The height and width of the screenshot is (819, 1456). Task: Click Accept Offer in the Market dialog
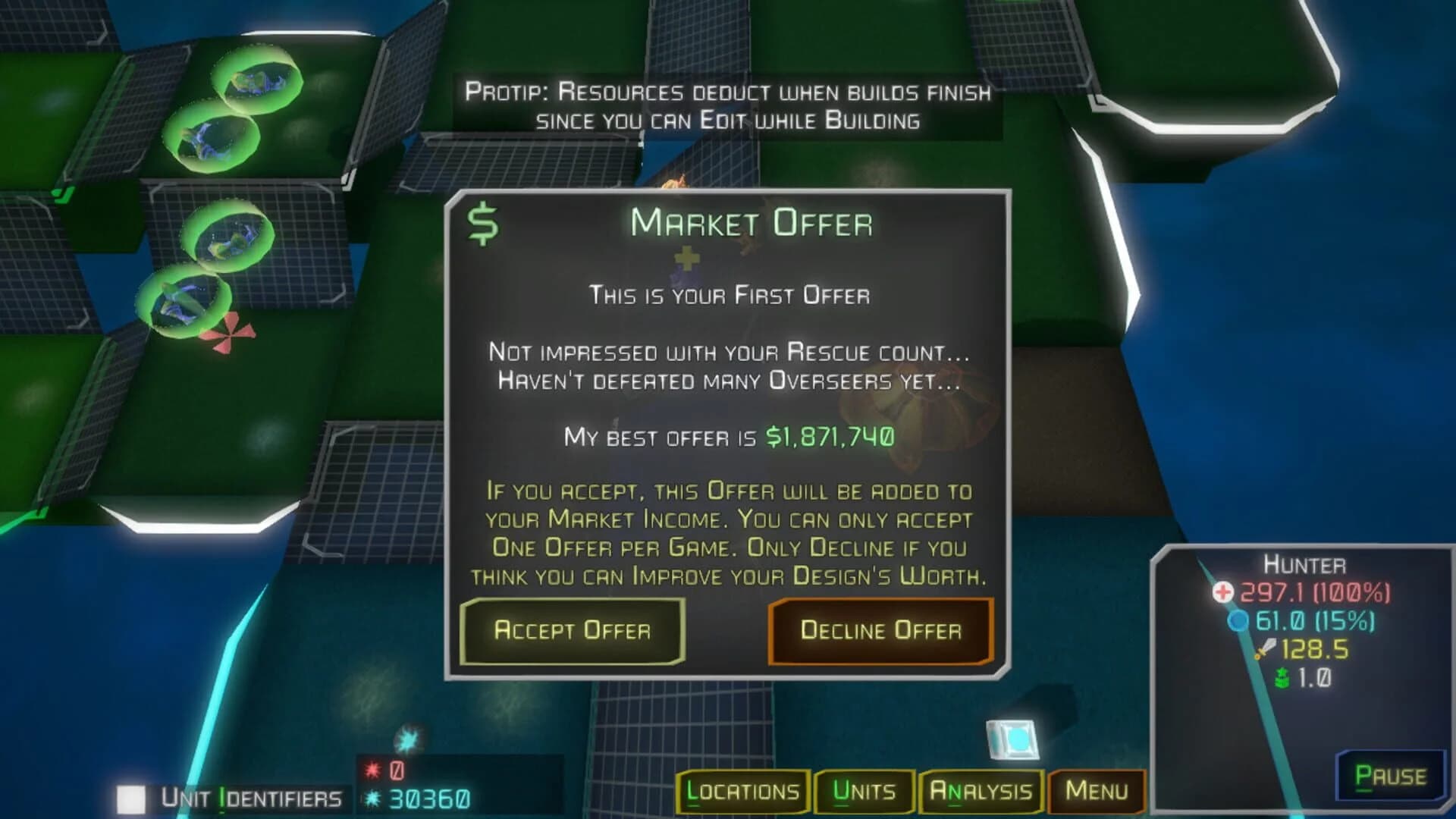572,632
